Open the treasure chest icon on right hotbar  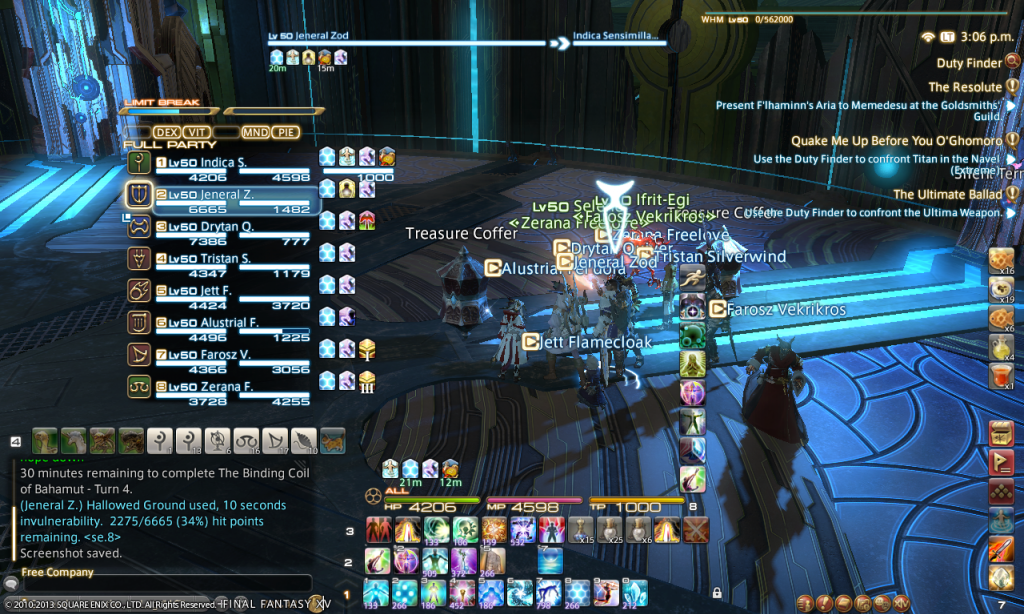pos(1001,433)
